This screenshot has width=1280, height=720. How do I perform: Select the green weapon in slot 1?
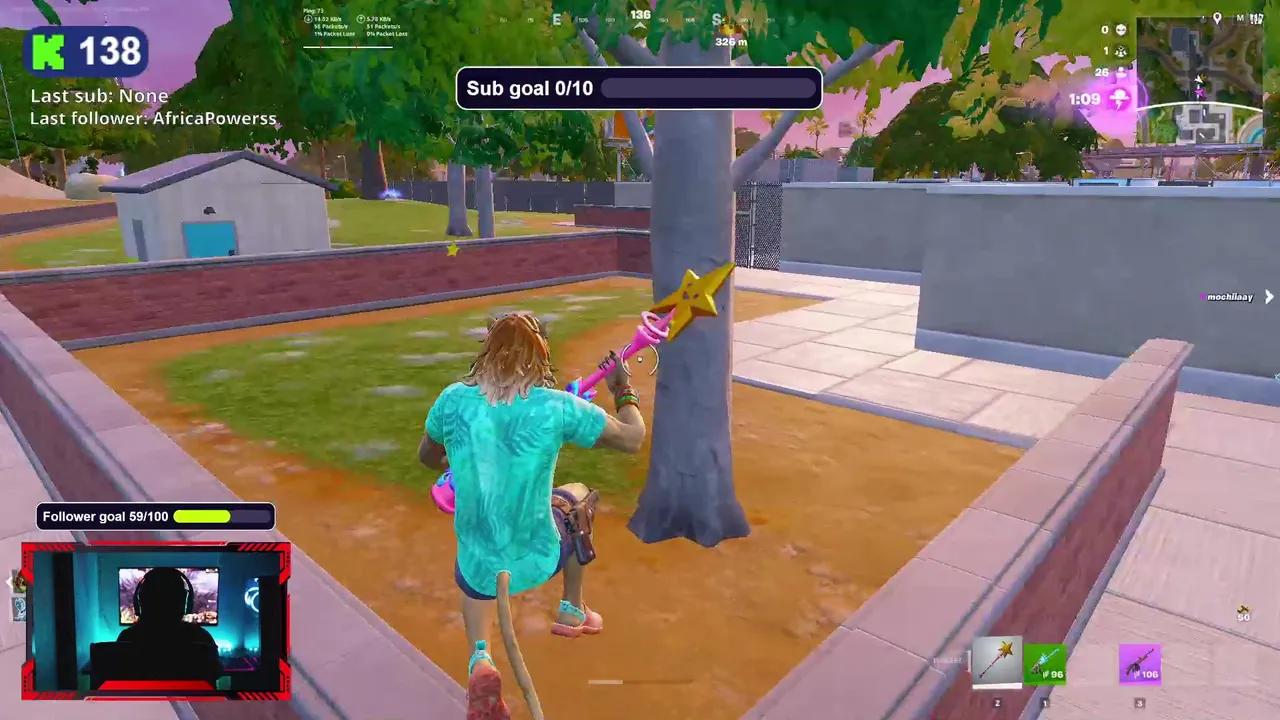point(1045,662)
